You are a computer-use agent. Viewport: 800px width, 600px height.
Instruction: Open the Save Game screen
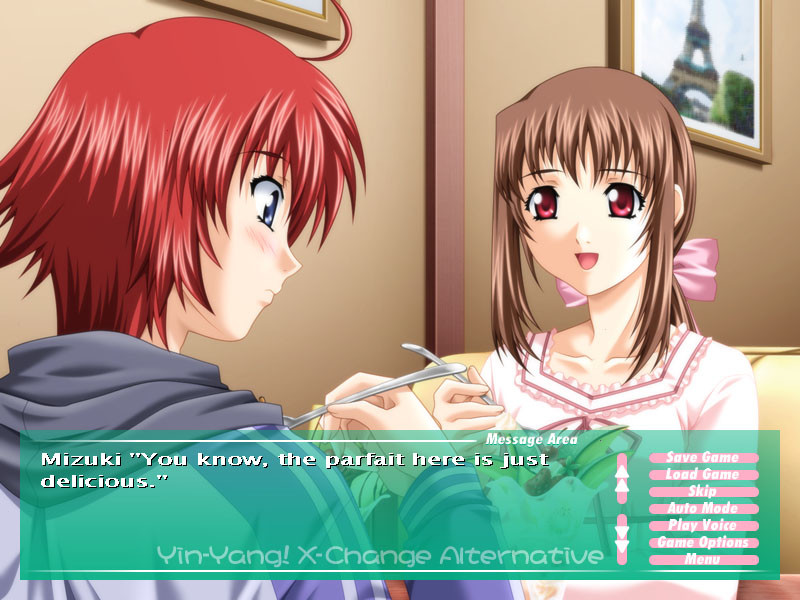tap(703, 458)
